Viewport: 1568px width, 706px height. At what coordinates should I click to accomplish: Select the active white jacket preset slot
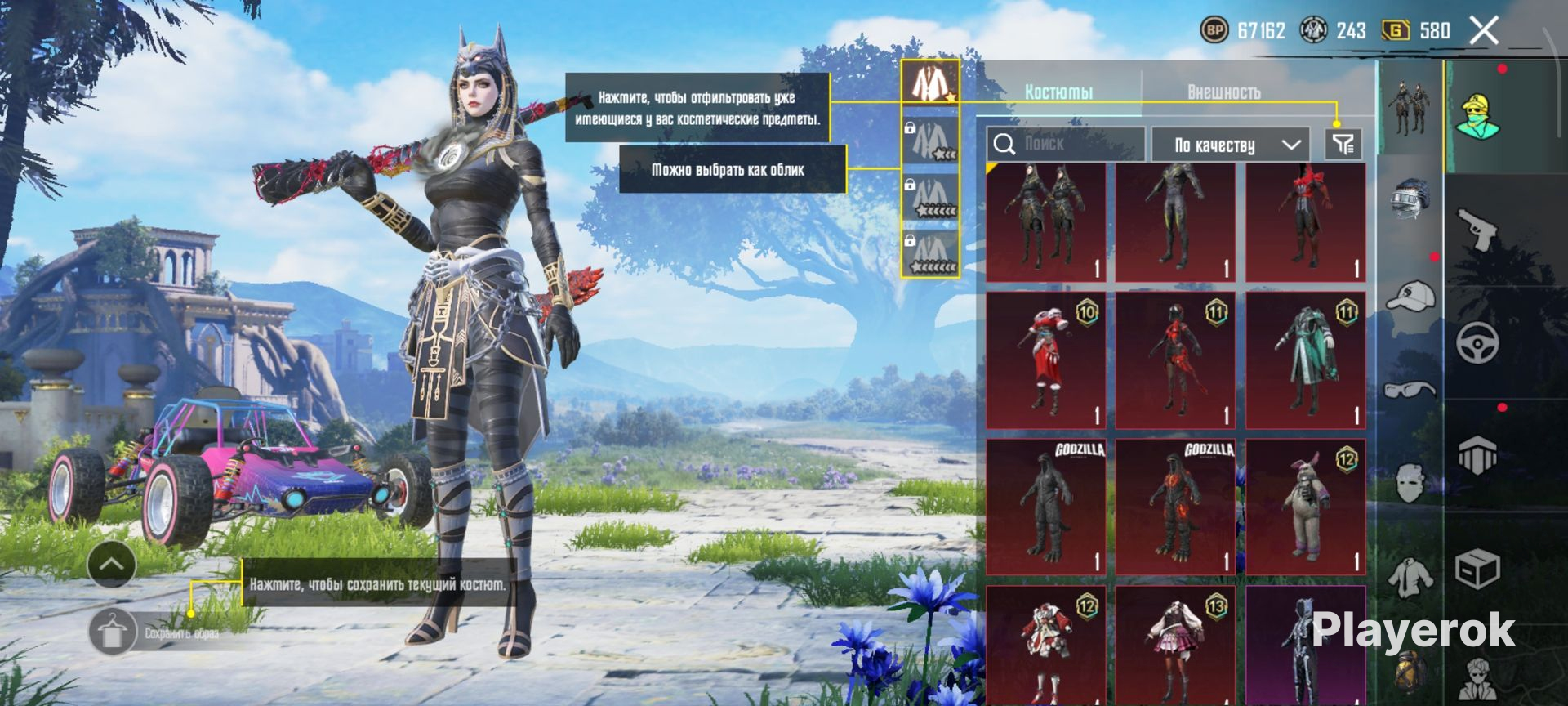tap(930, 82)
